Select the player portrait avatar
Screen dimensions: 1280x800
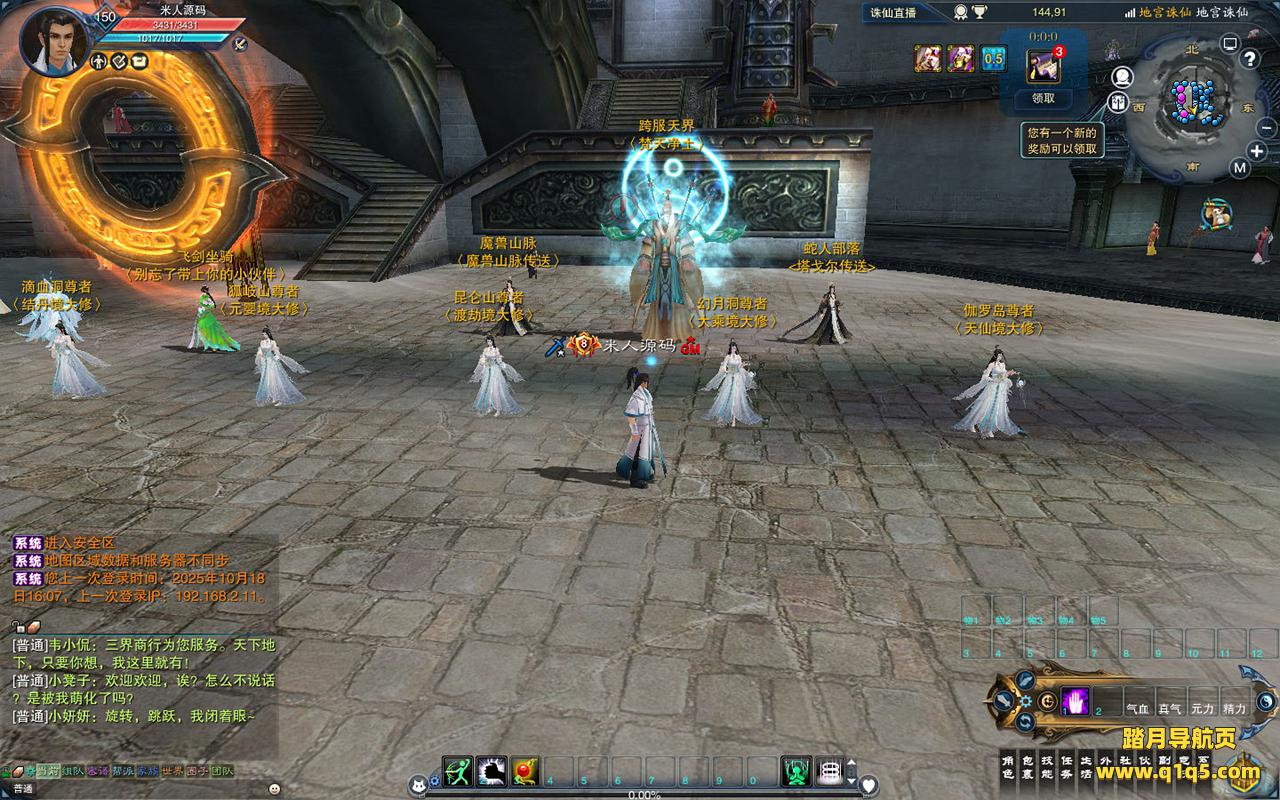click(x=53, y=41)
